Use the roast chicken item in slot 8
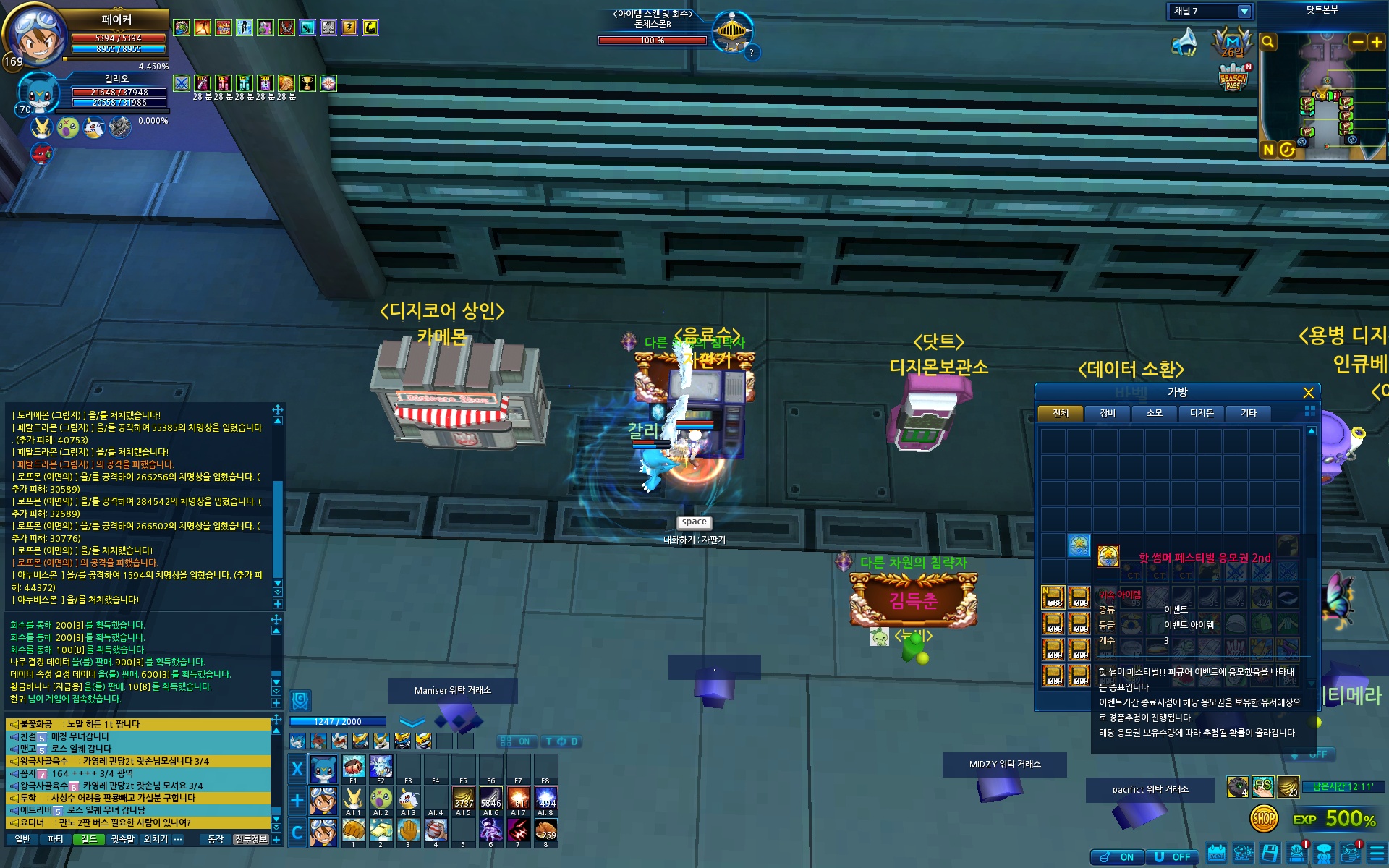The height and width of the screenshot is (868, 1389). [545, 830]
